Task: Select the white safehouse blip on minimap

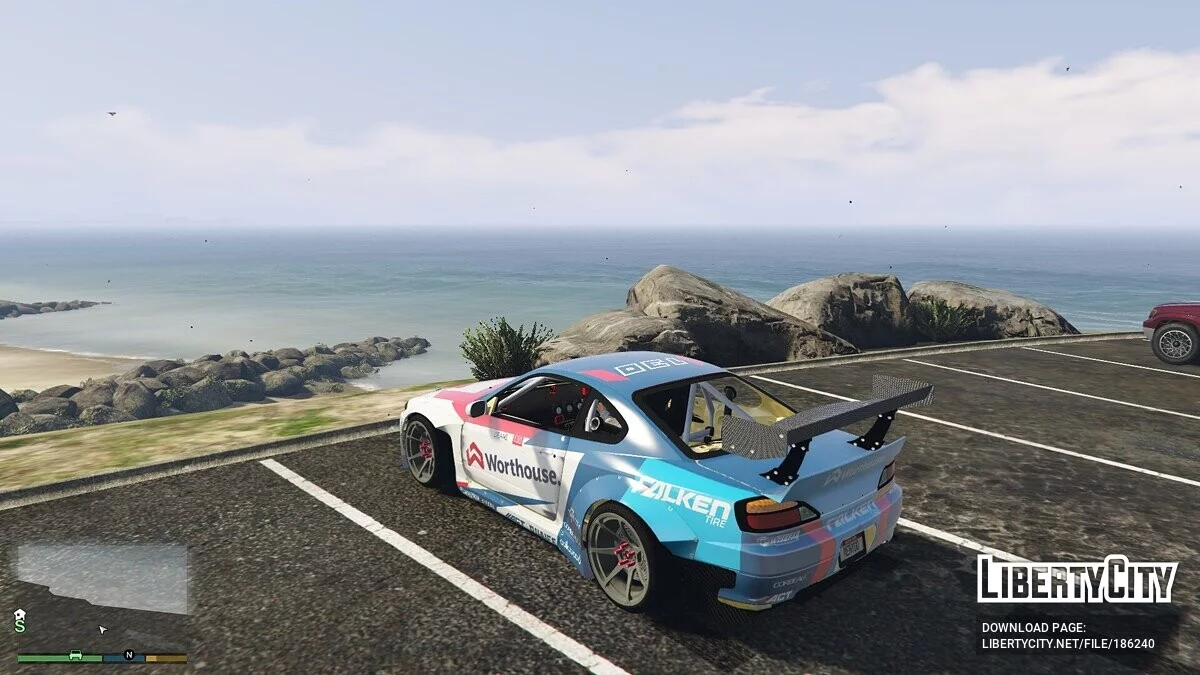Action: (19, 614)
